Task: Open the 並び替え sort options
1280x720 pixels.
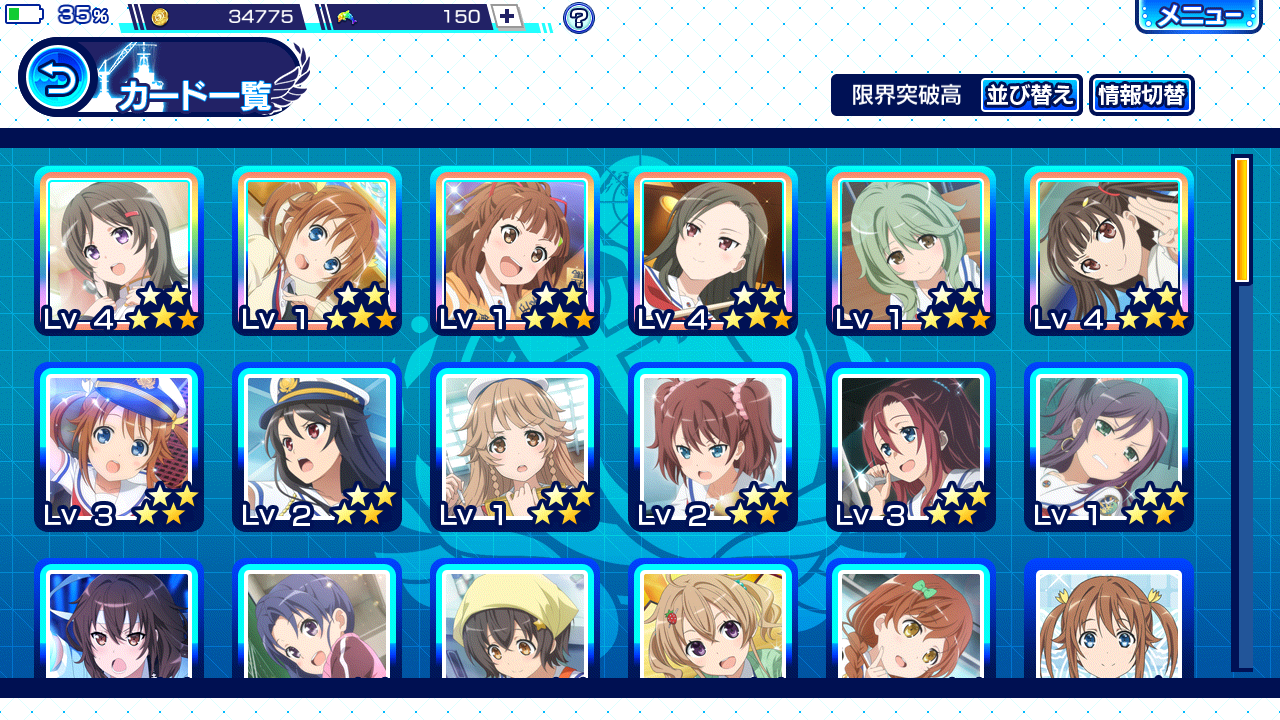Action: click(1030, 95)
